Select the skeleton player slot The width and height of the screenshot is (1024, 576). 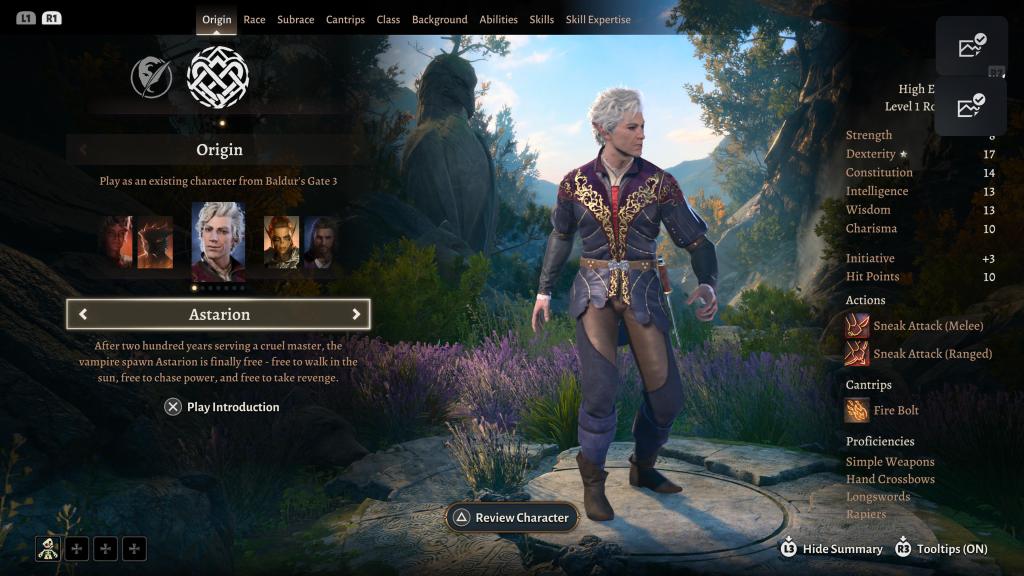coord(48,548)
